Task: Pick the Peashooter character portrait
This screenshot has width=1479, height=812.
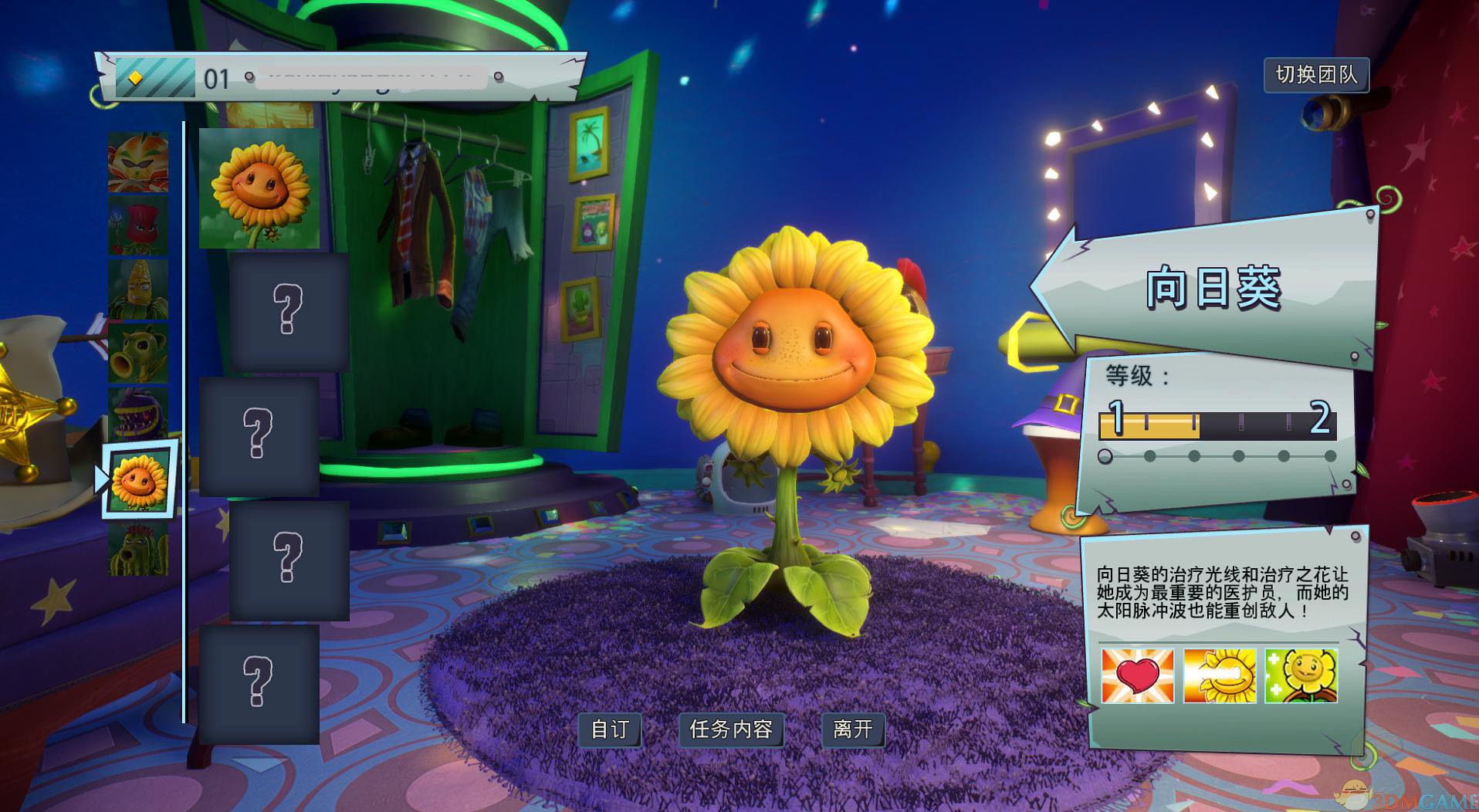Action: click(x=138, y=353)
